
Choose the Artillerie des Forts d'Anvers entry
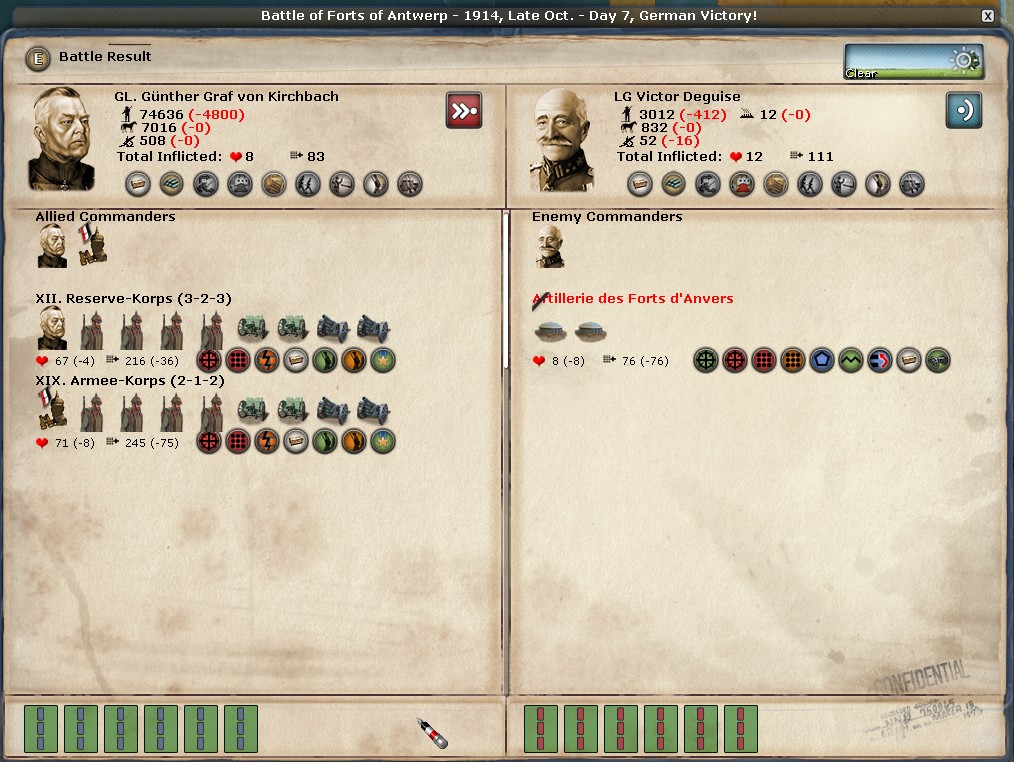click(633, 299)
